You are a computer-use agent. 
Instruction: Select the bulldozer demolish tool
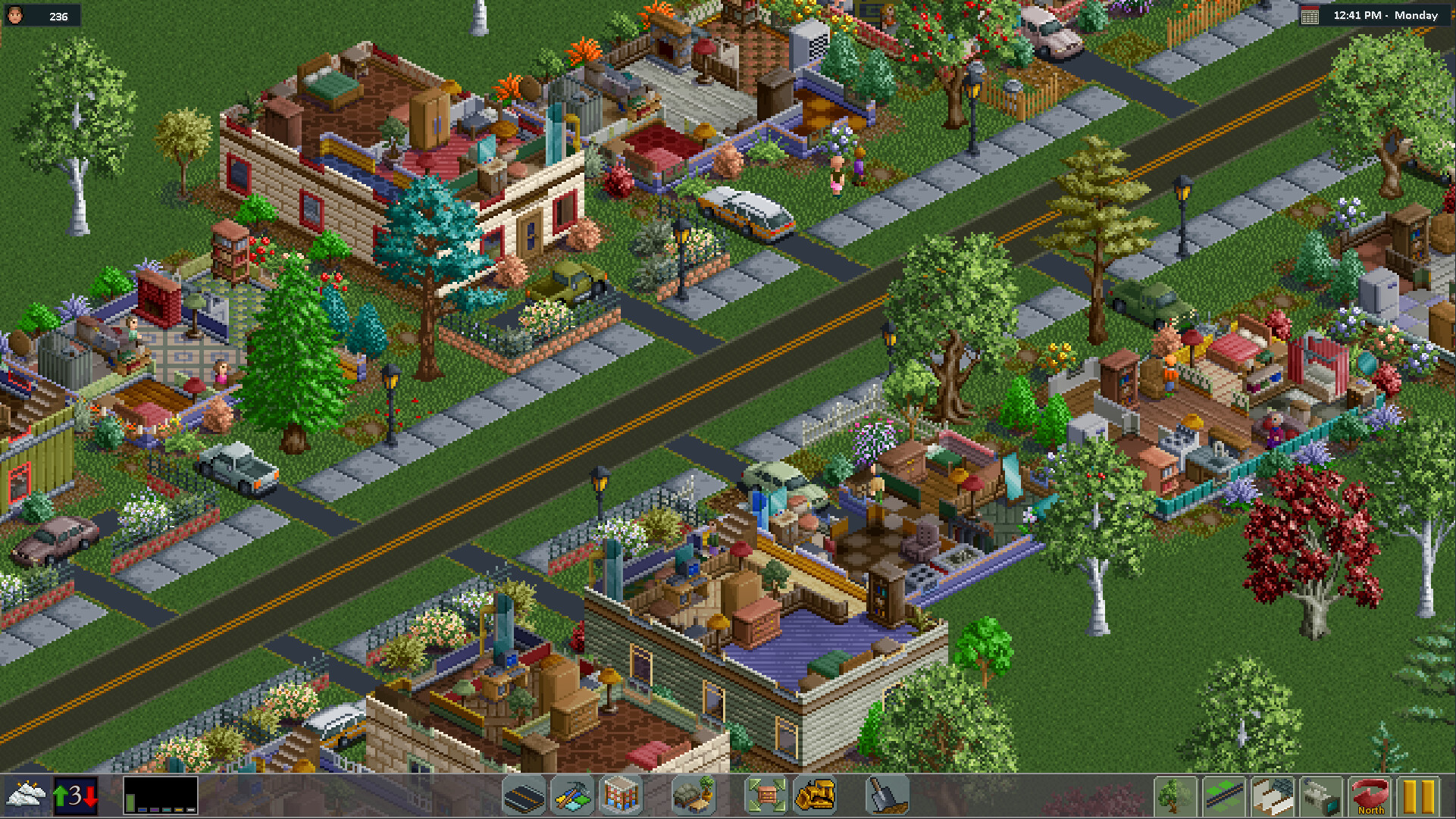pos(817,796)
